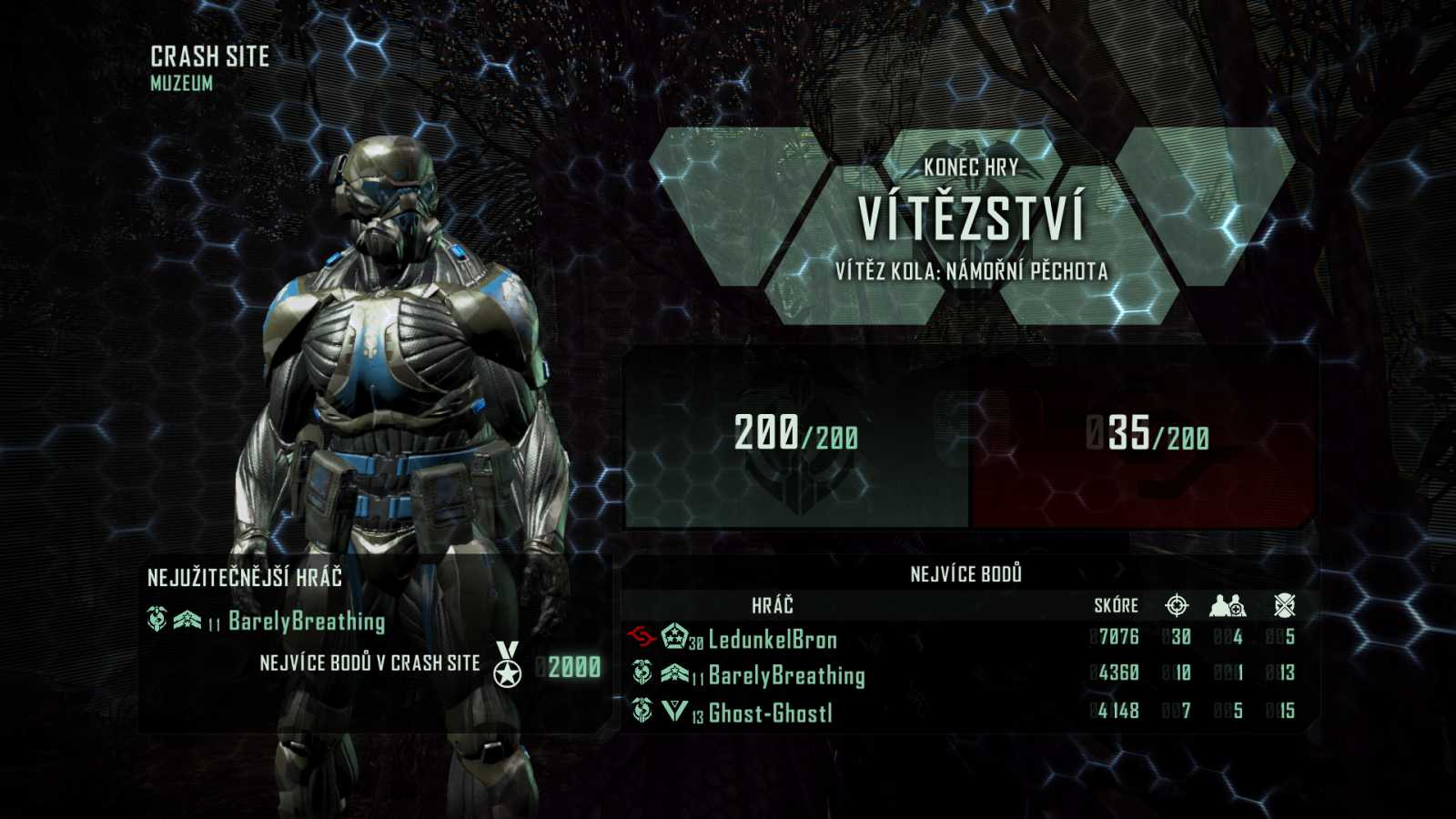Viewport: 1456px width, 819px height.
Task: Click the NEJVÍCE BODŮ panel title
Action: (967, 574)
